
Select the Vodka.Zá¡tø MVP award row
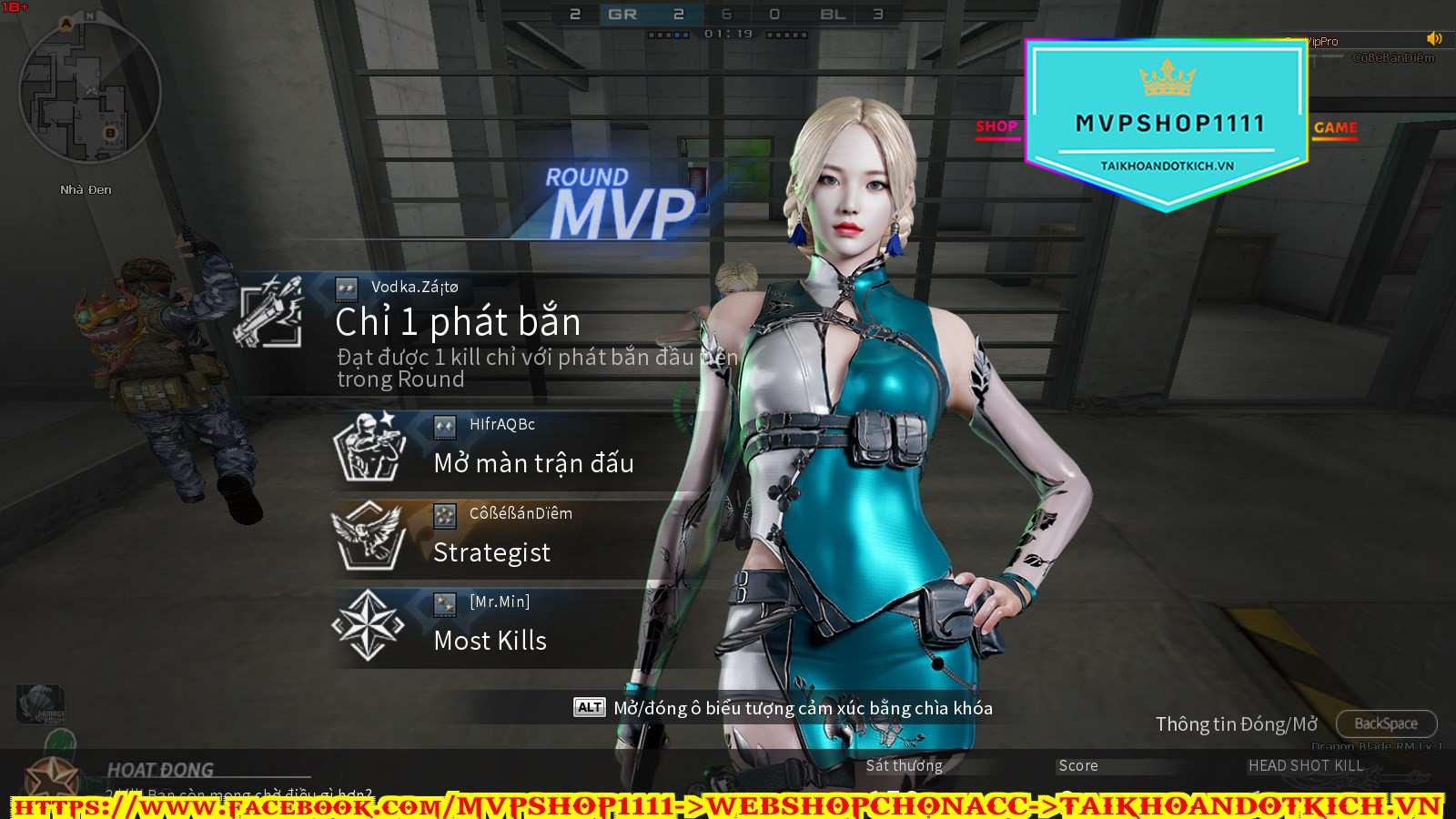(473, 333)
